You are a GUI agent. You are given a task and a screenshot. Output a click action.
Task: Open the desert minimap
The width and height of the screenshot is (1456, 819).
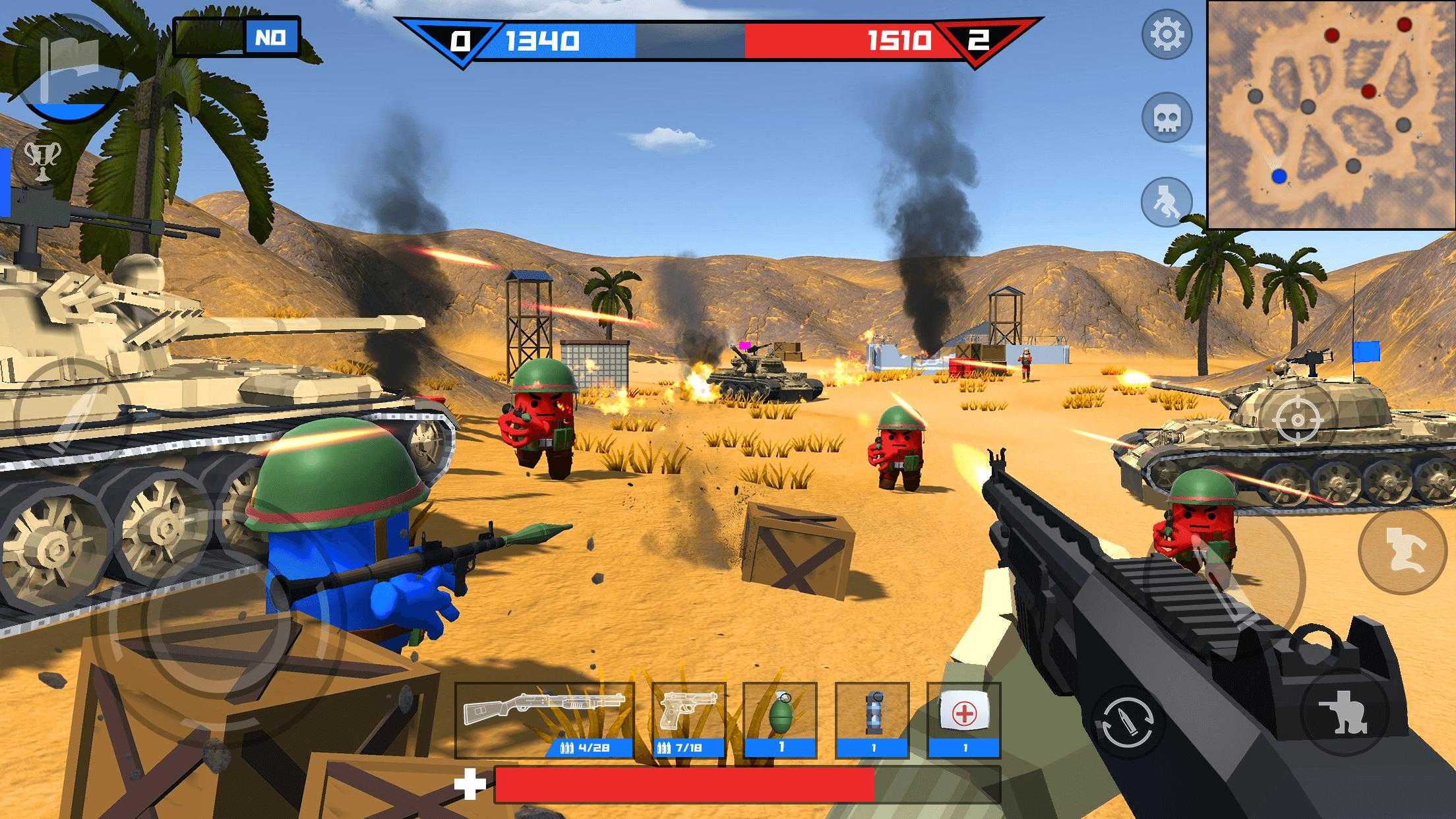click(x=1331, y=115)
